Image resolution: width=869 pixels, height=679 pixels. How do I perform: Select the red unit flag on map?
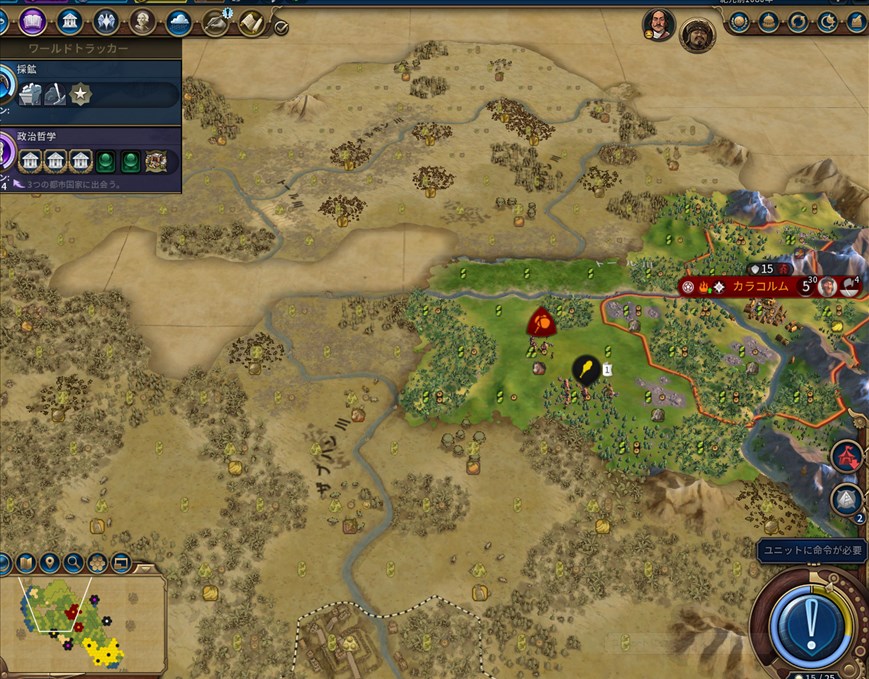tap(541, 322)
